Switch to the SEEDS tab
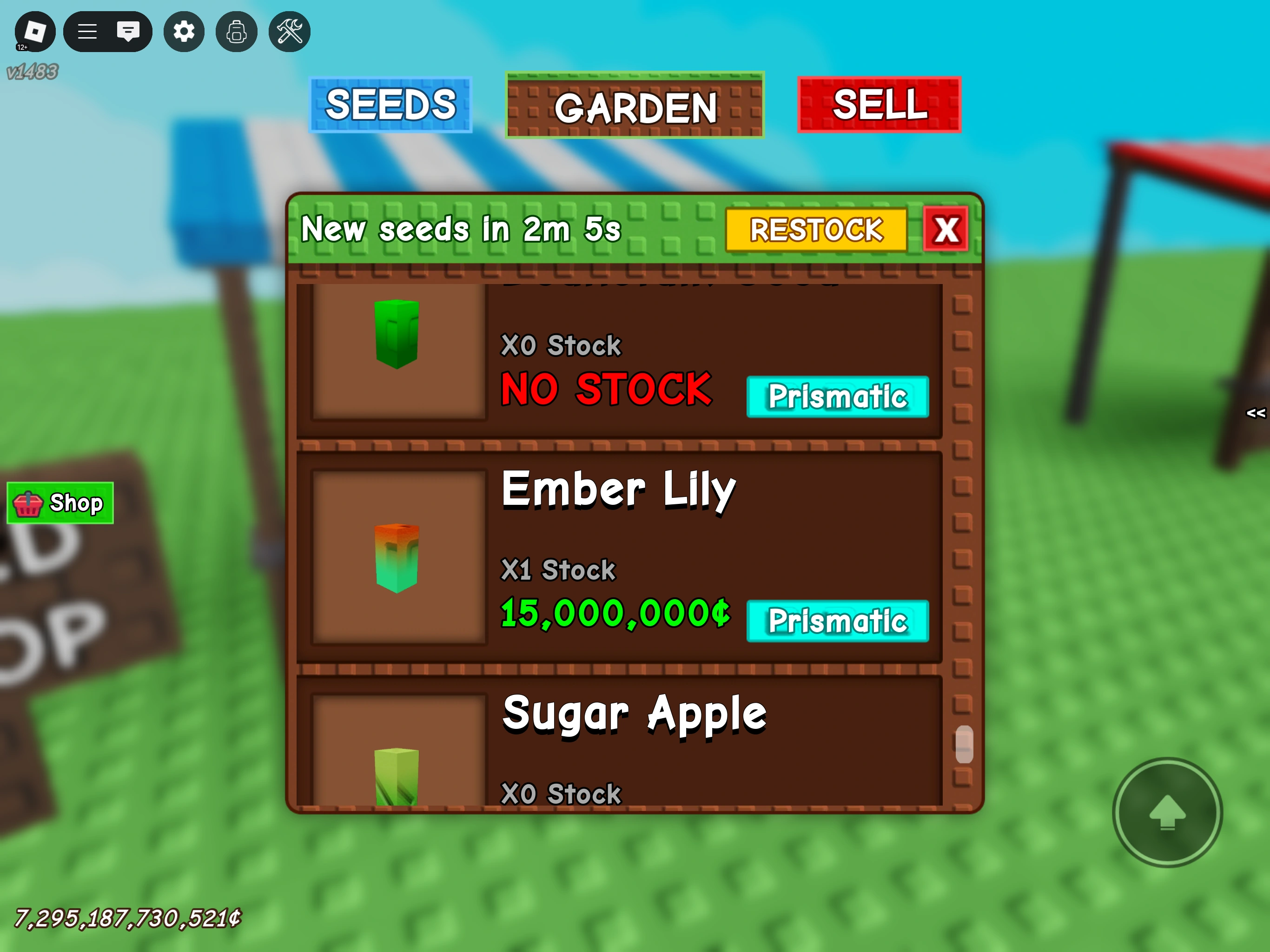This screenshot has height=952, width=1270. click(390, 105)
